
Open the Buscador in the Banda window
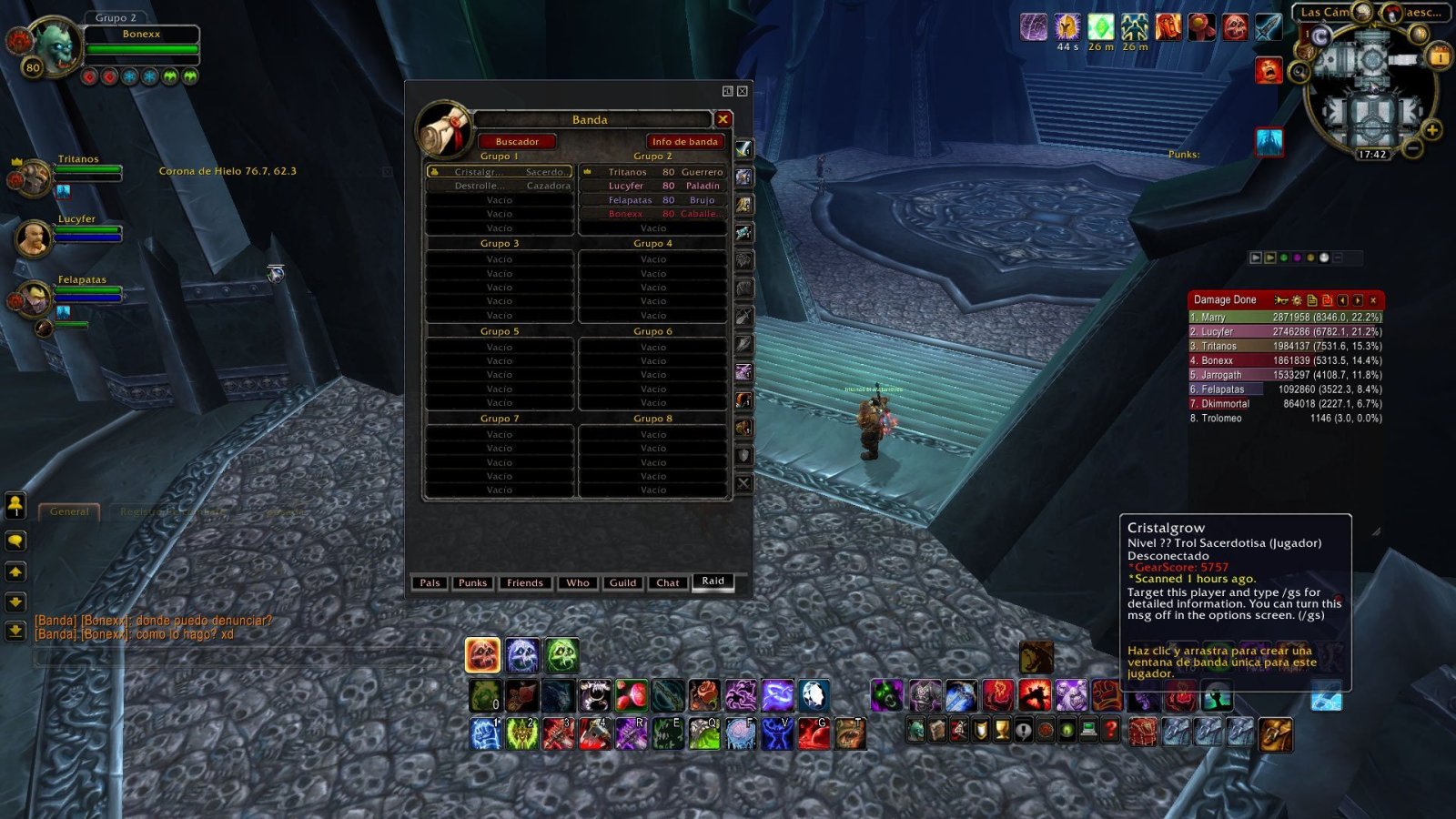516,141
